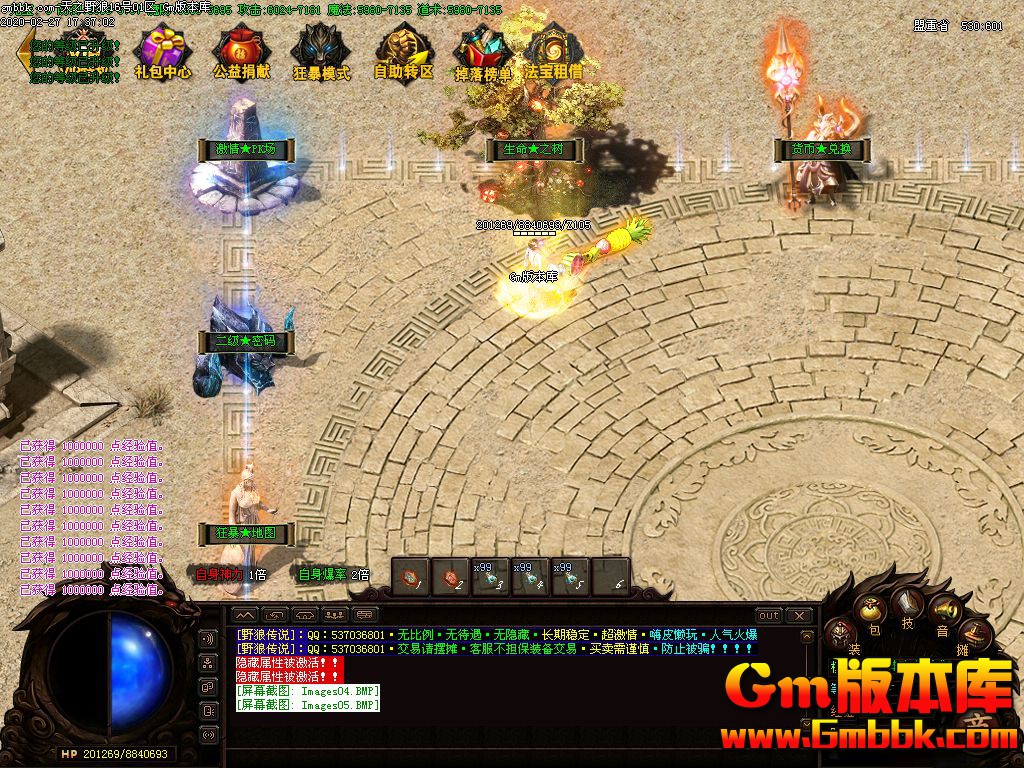Click the chat panel's out button
The height and width of the screenshot is (768, 1024).
(768, 615)
